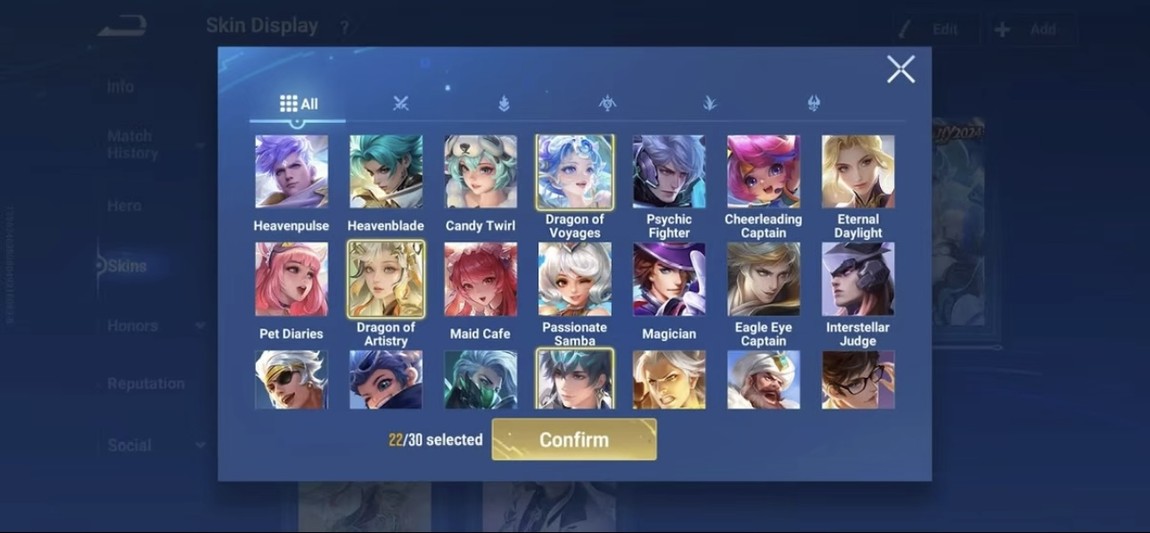Screen dimensions: 1150x533
Task: Pick the Pet Diaries skin
Action: [291, 279]
